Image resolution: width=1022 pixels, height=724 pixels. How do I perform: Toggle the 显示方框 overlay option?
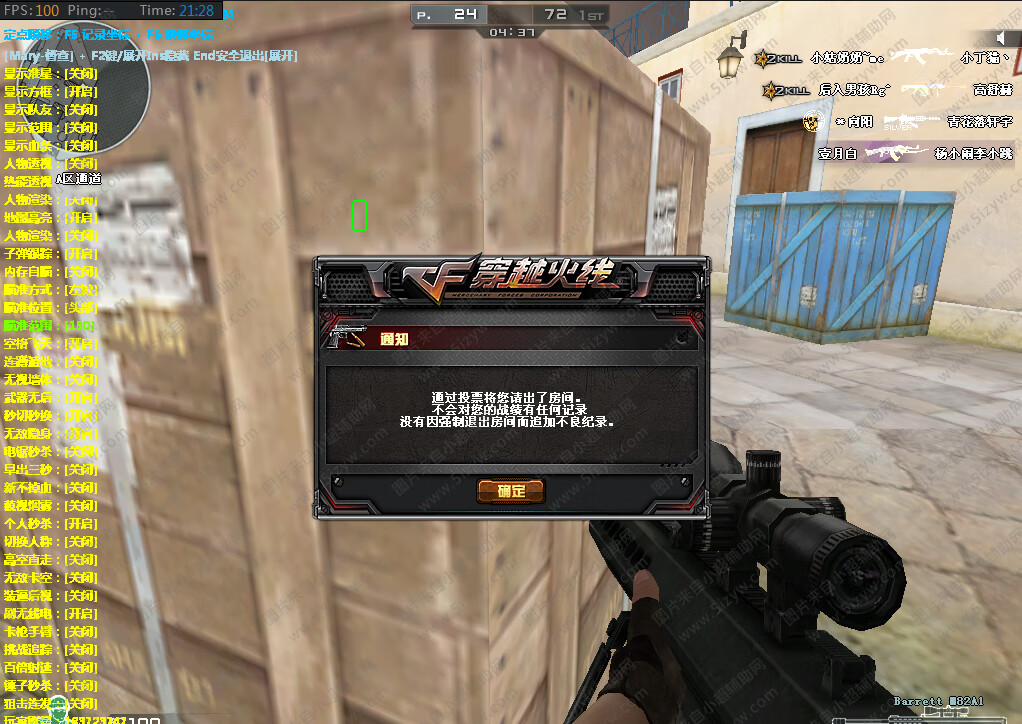51,91
